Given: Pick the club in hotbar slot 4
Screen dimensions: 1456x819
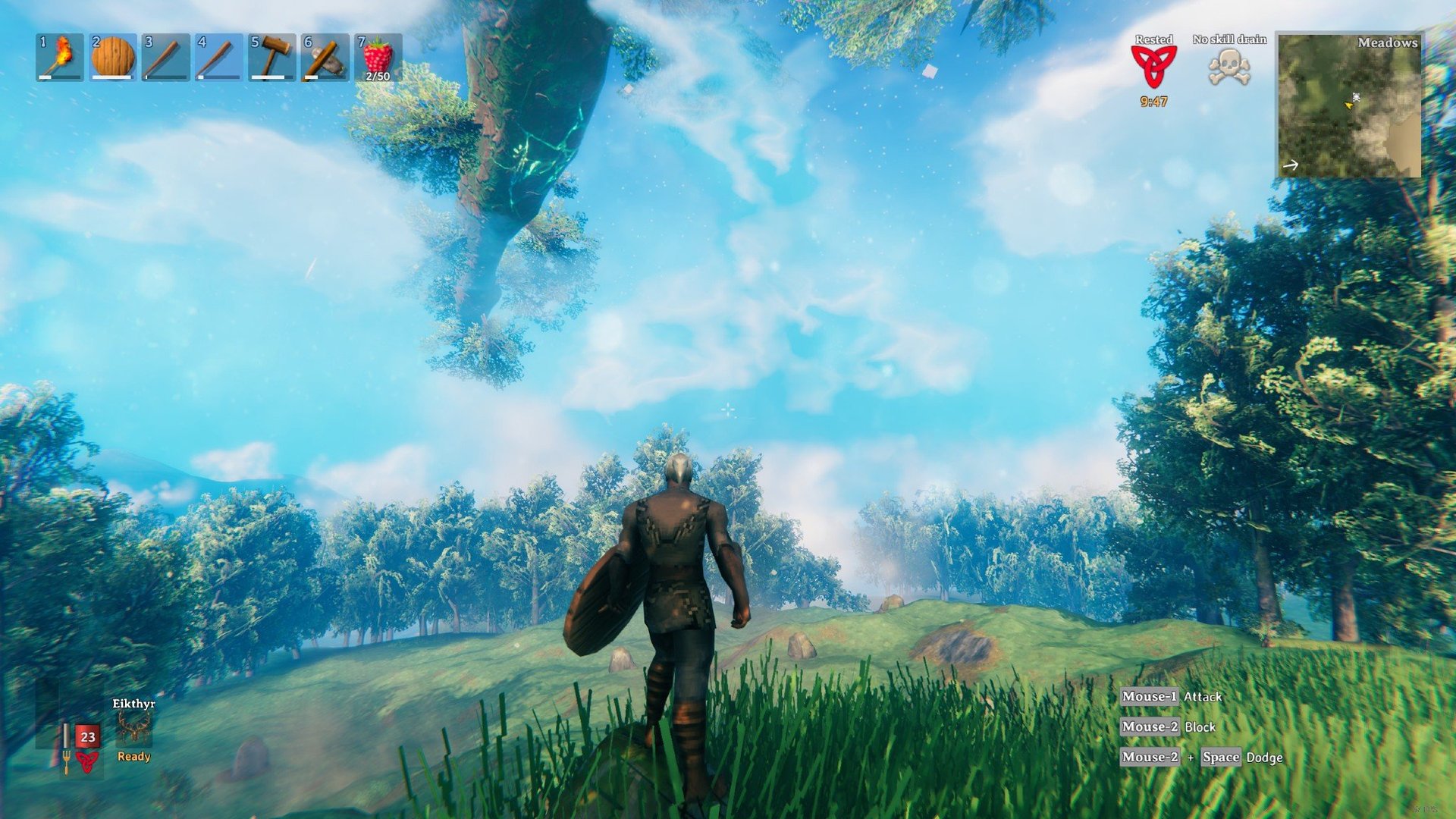Looking at the screenshot, I should [x=219, y=57].
